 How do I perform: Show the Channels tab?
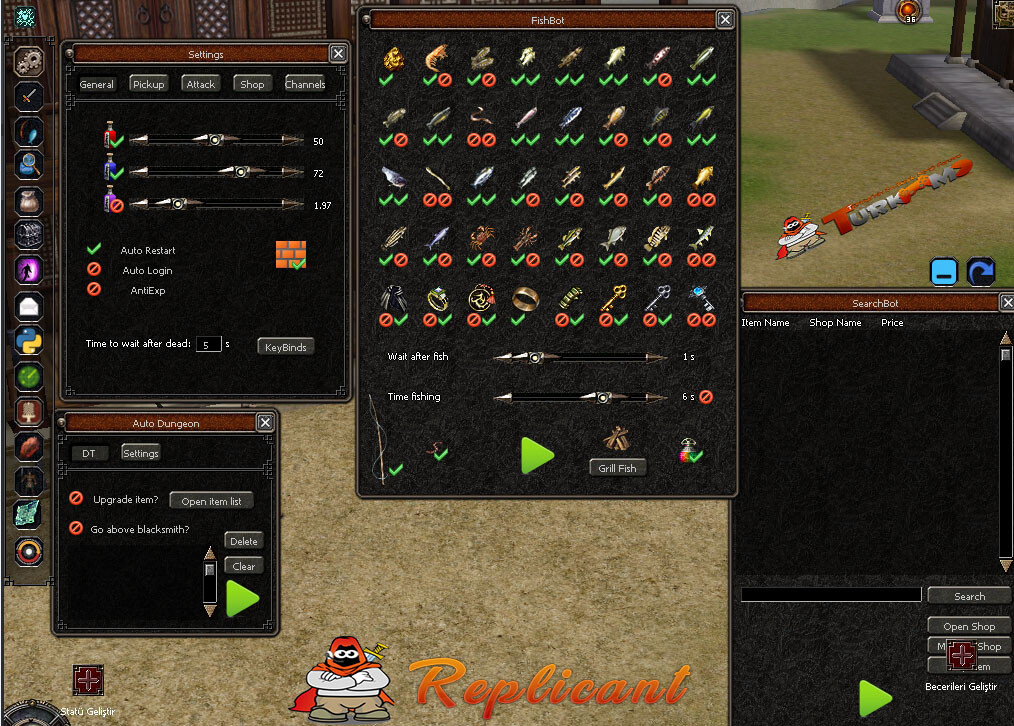click(305, 84)
